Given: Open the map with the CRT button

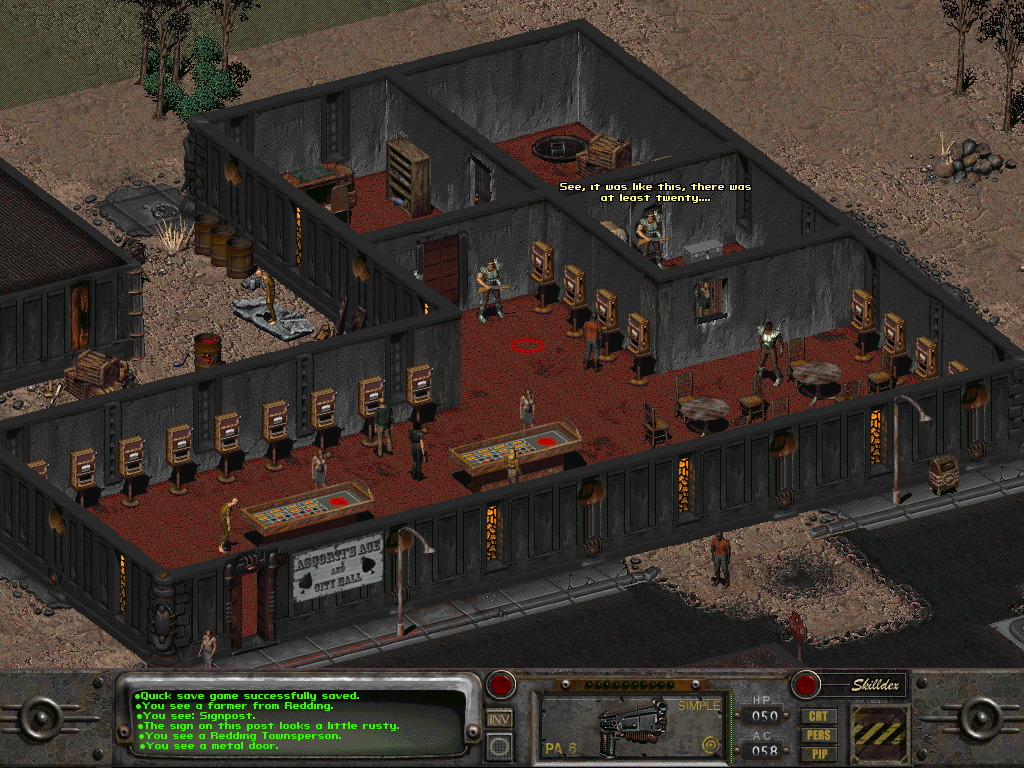Looking at the screenshot, I should (x=818, y=716).
